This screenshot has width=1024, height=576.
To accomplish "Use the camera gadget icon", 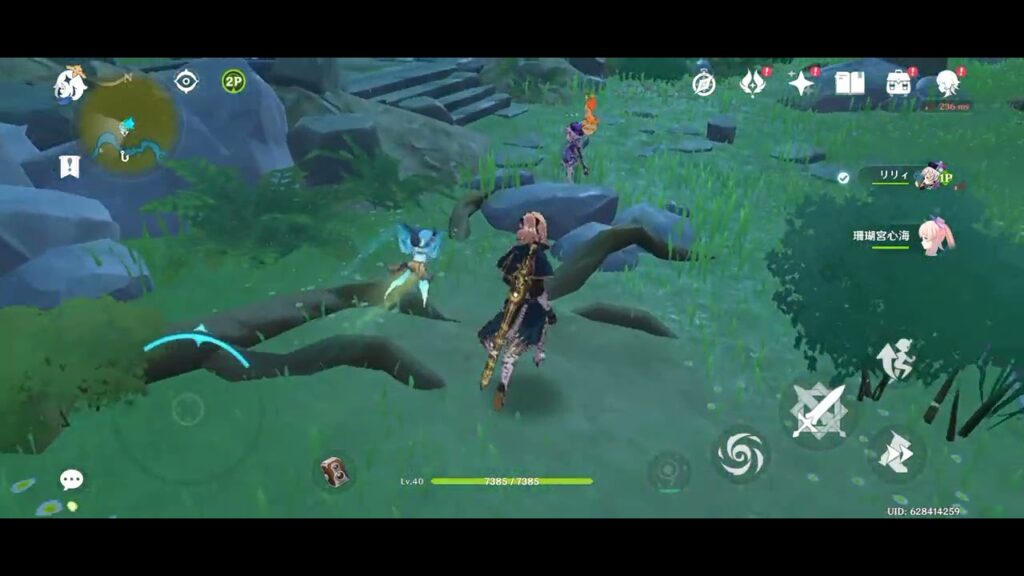I will click(x=334, y=471).
